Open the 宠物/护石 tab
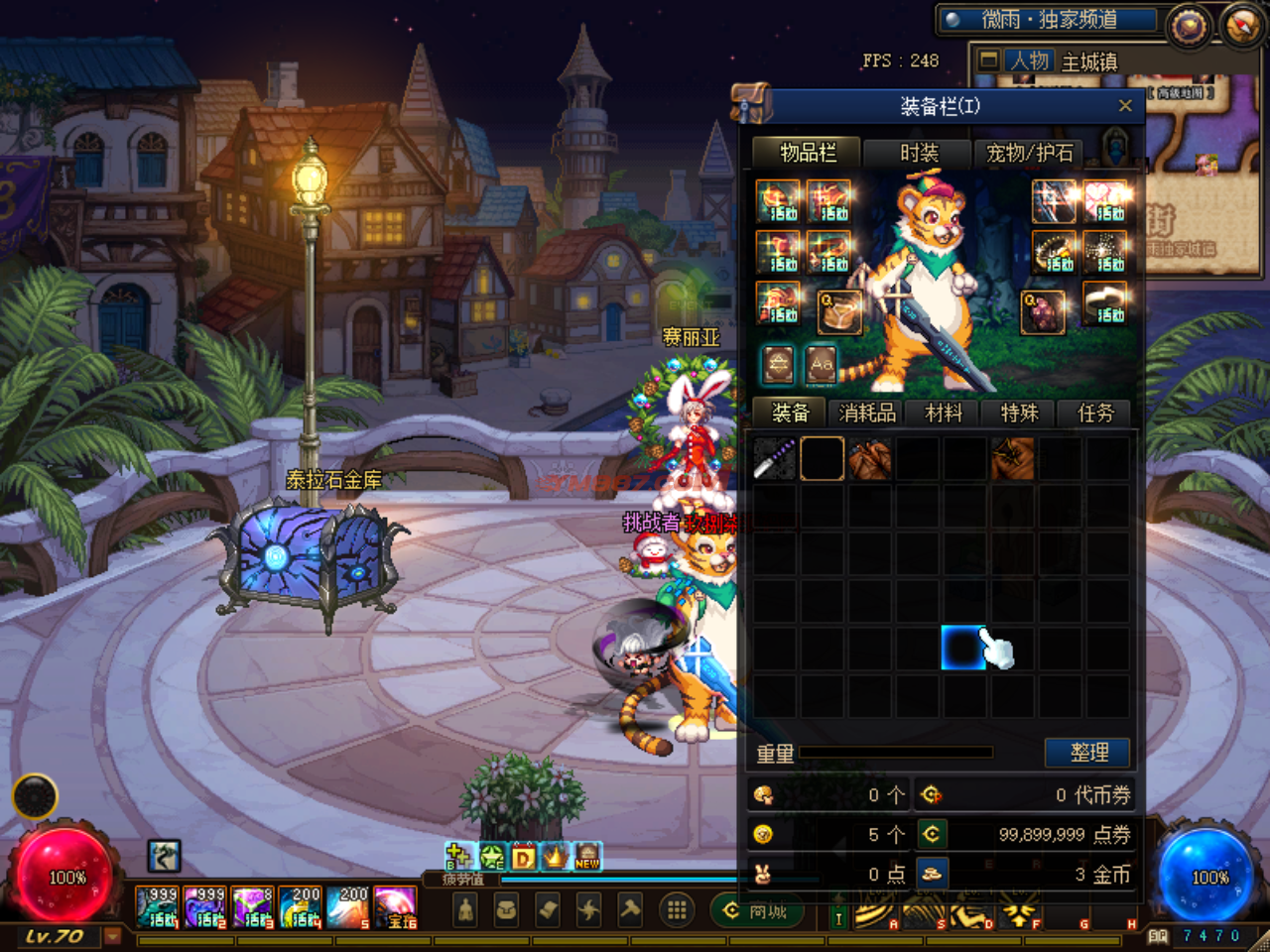 pyautogui.click(x=1029, y=153)
